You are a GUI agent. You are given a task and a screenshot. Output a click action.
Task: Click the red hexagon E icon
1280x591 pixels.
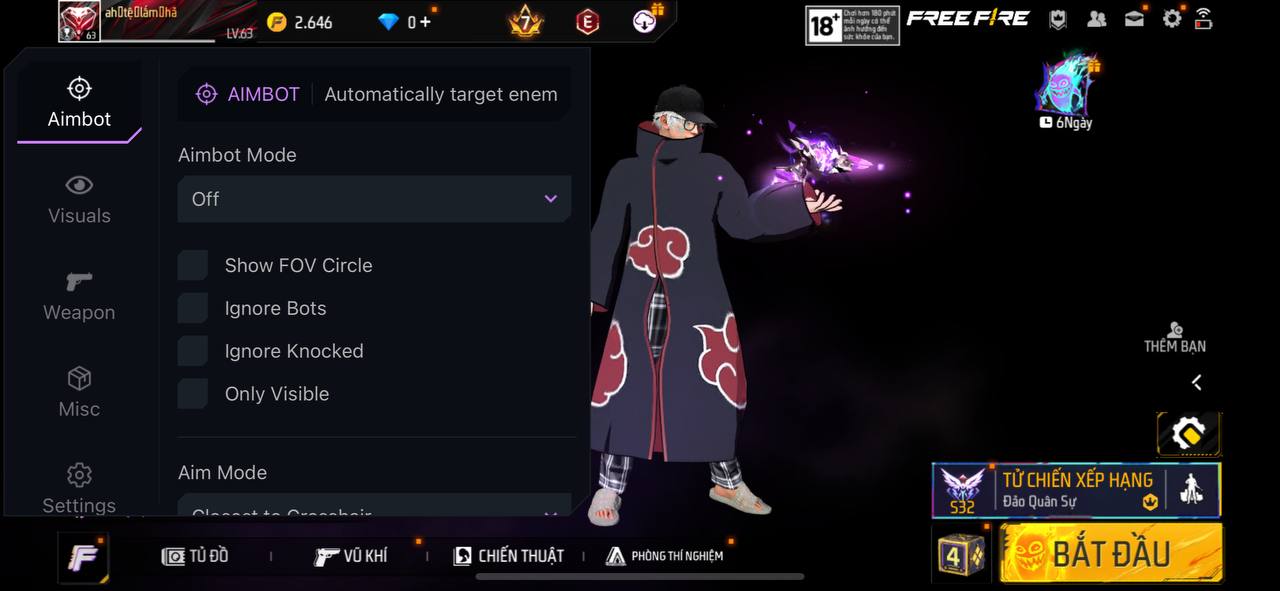(587, 22)
